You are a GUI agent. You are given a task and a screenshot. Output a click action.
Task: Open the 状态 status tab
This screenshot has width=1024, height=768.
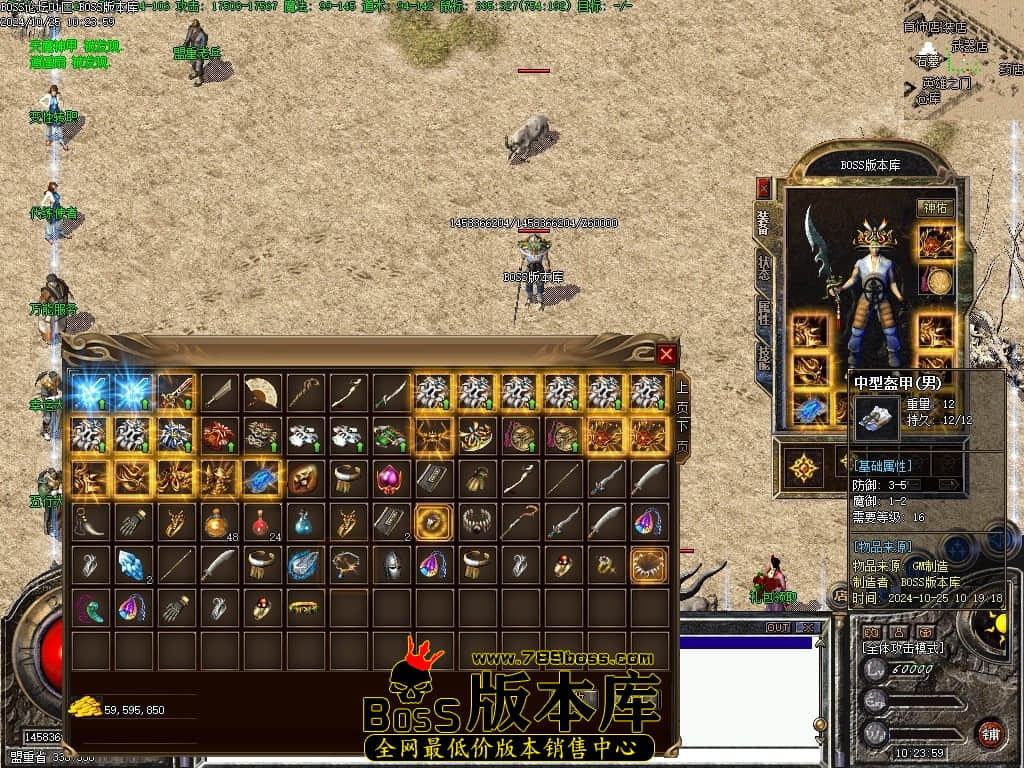[764, 268]
